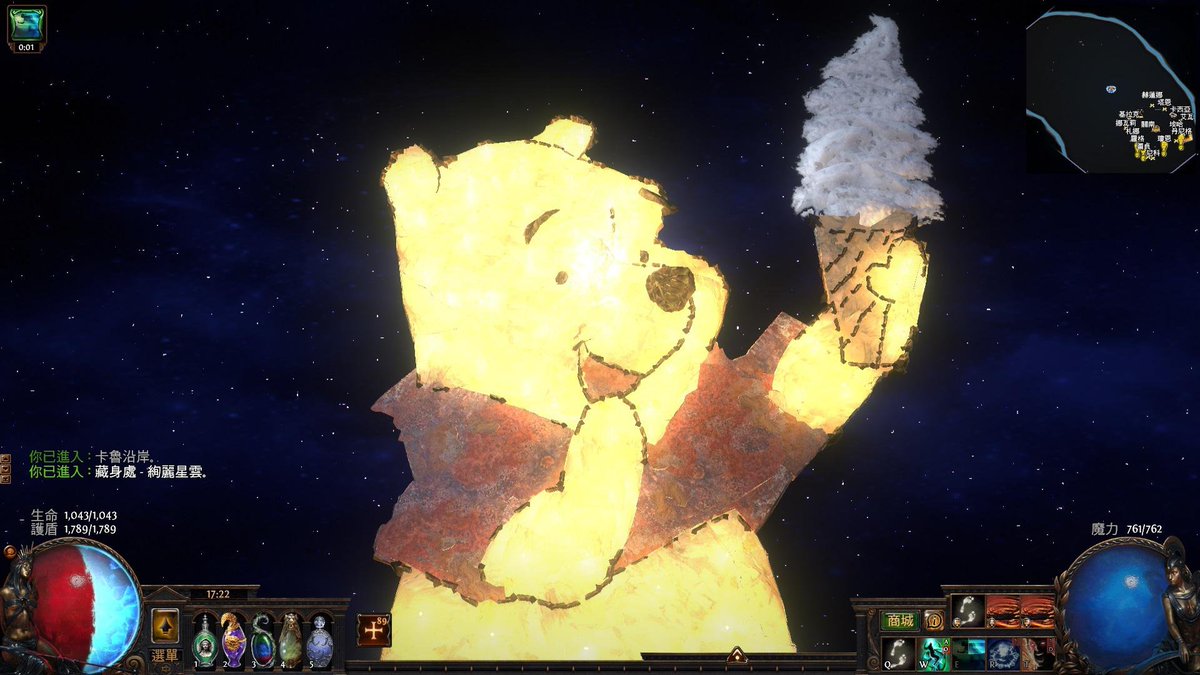Activate the red-white skill on T

[x=1036, y=653]
